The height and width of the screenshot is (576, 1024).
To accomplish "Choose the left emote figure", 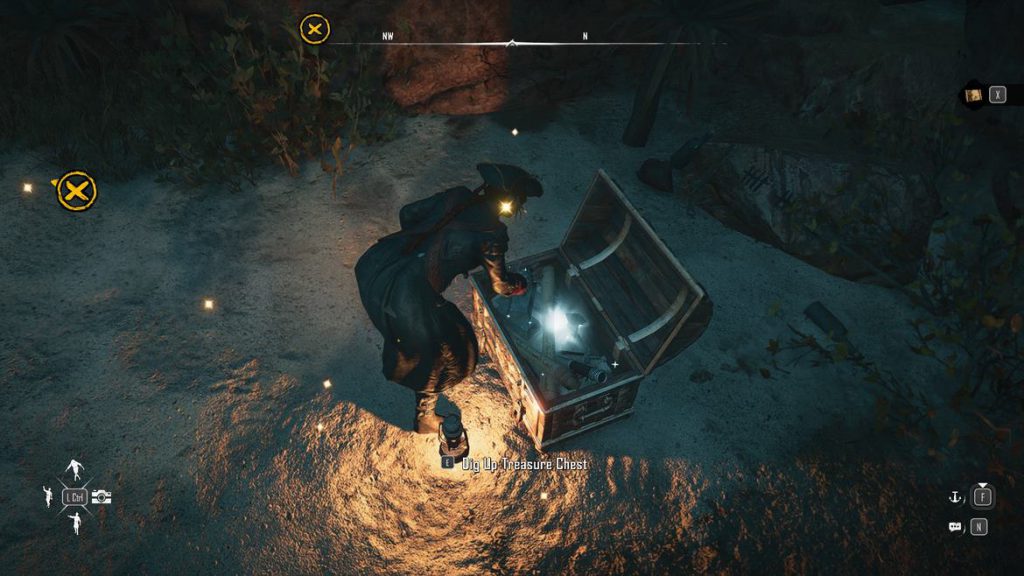I will click(x=48, y=495).
